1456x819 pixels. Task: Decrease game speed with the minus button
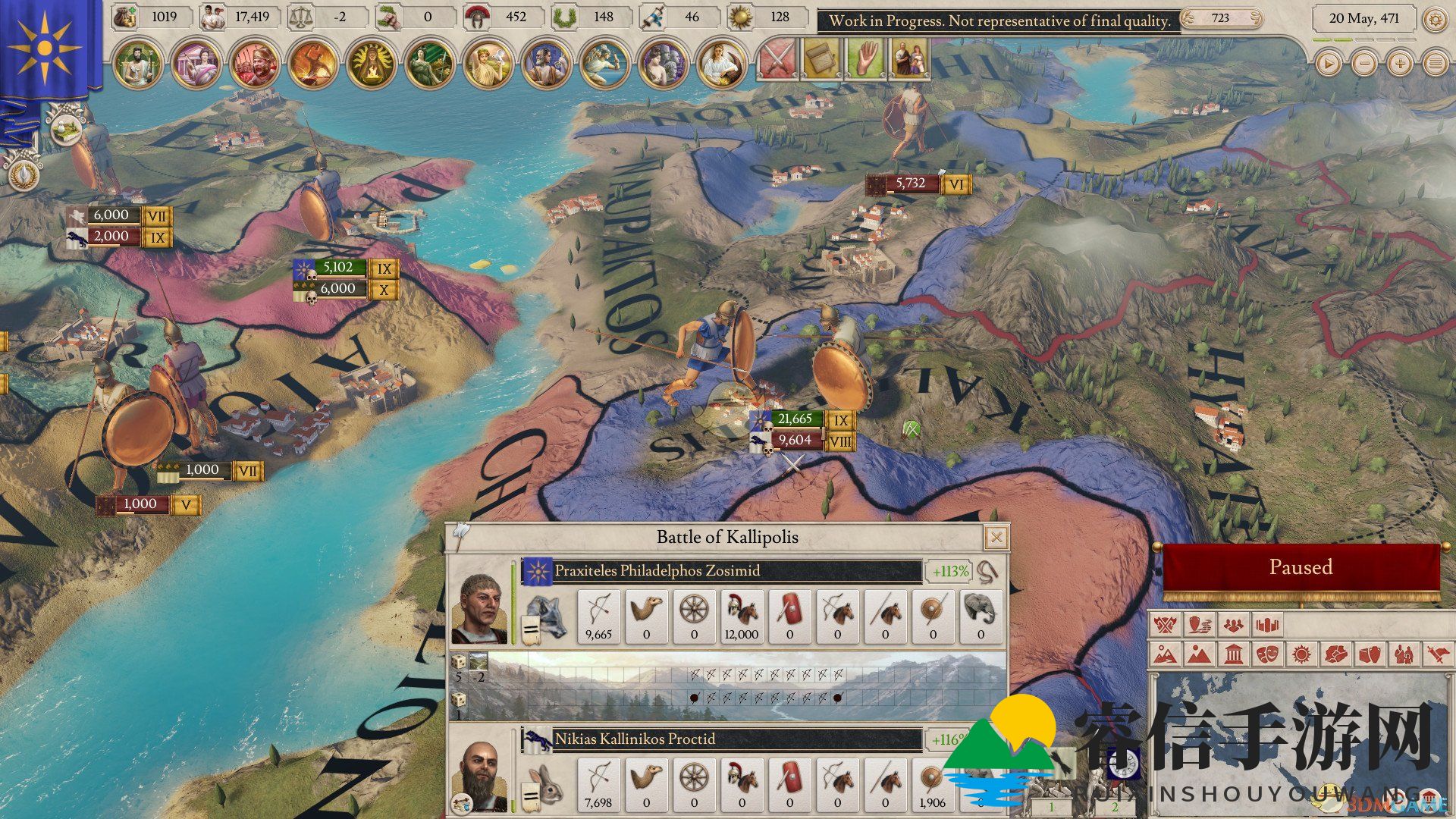(x=1363, y=64)
